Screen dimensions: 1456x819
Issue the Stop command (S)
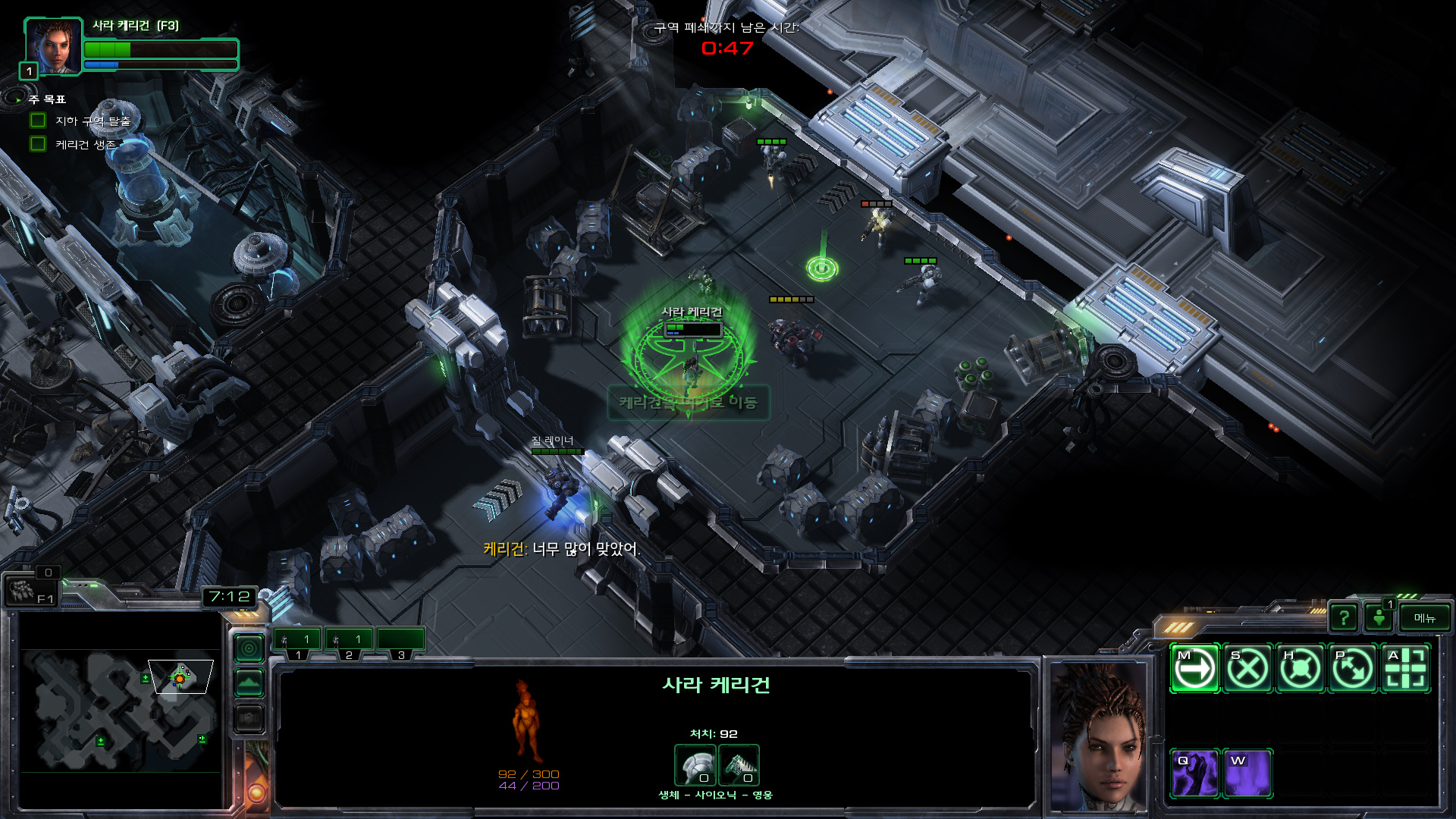(x=1247, y=669)
